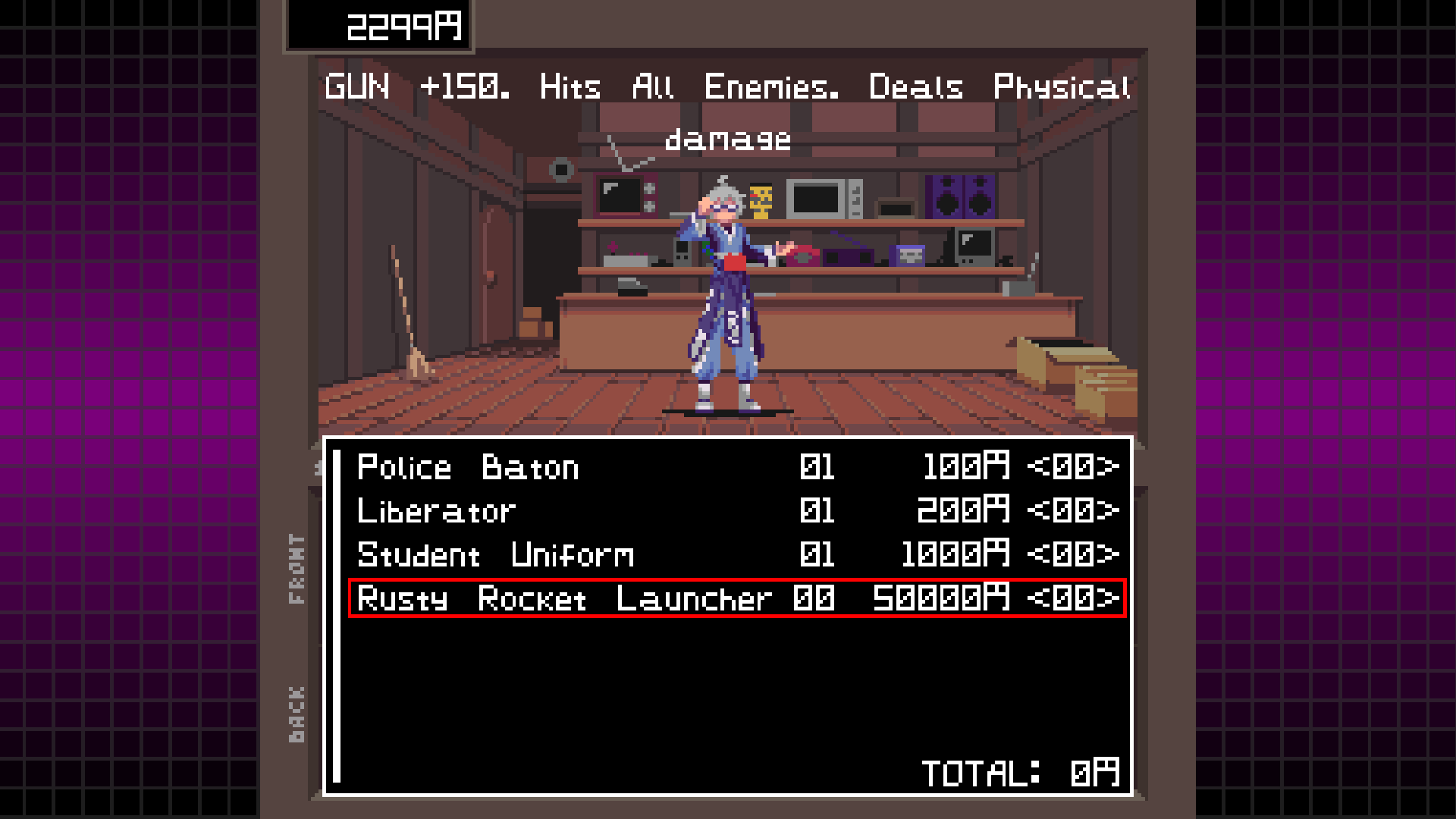Highlight the Rusty Rocket Launcher entry
Viewport: 1456px width, 819px height.
pos(564,599)
